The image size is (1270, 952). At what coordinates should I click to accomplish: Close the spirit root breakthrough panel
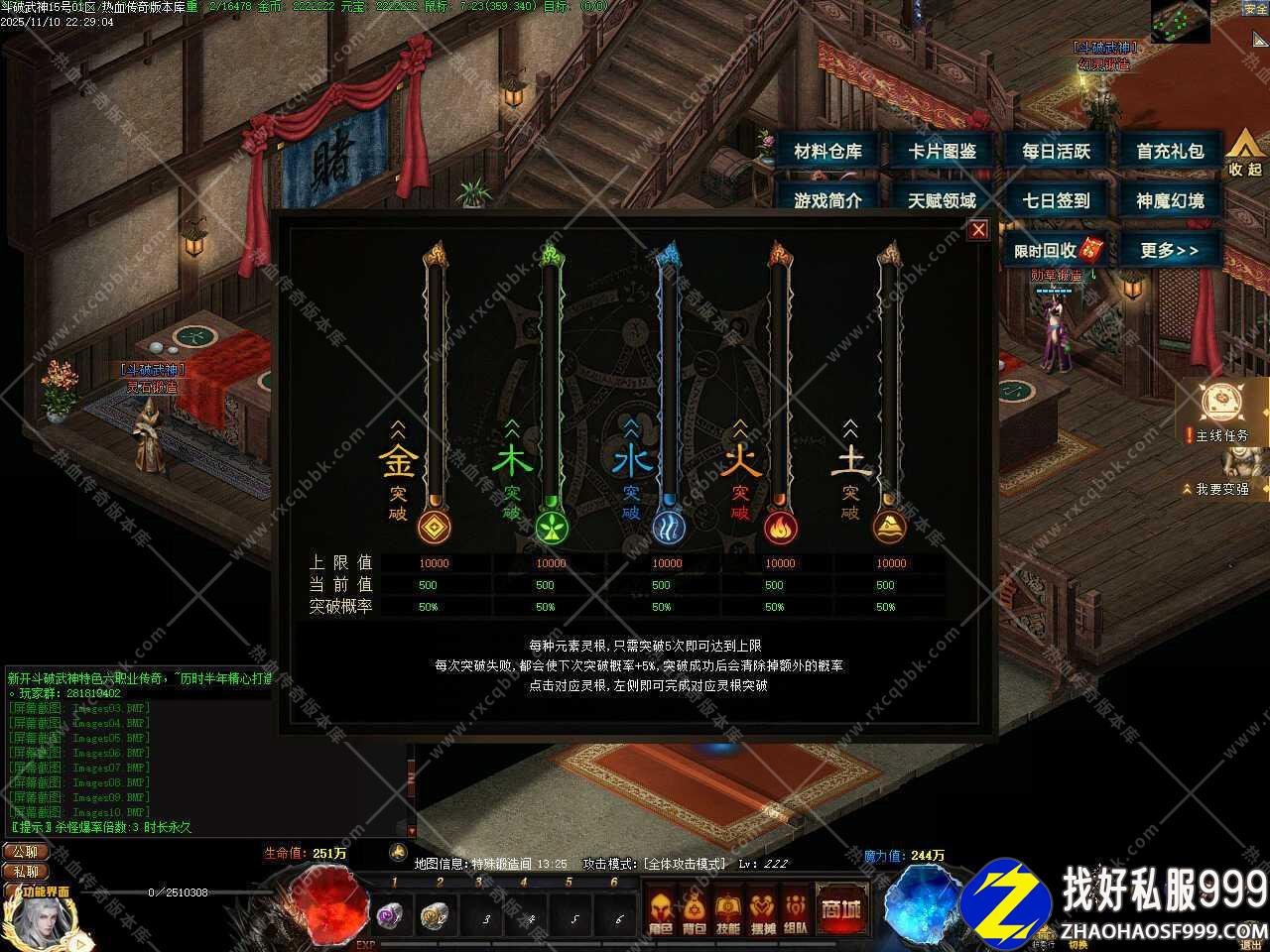pos(978,230)
